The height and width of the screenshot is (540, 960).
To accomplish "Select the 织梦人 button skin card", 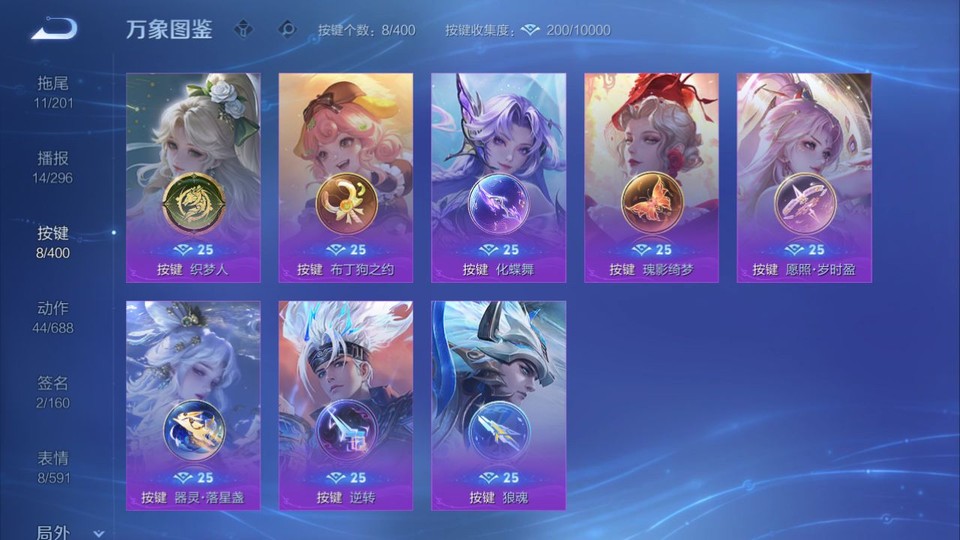I will click(193, 177).
